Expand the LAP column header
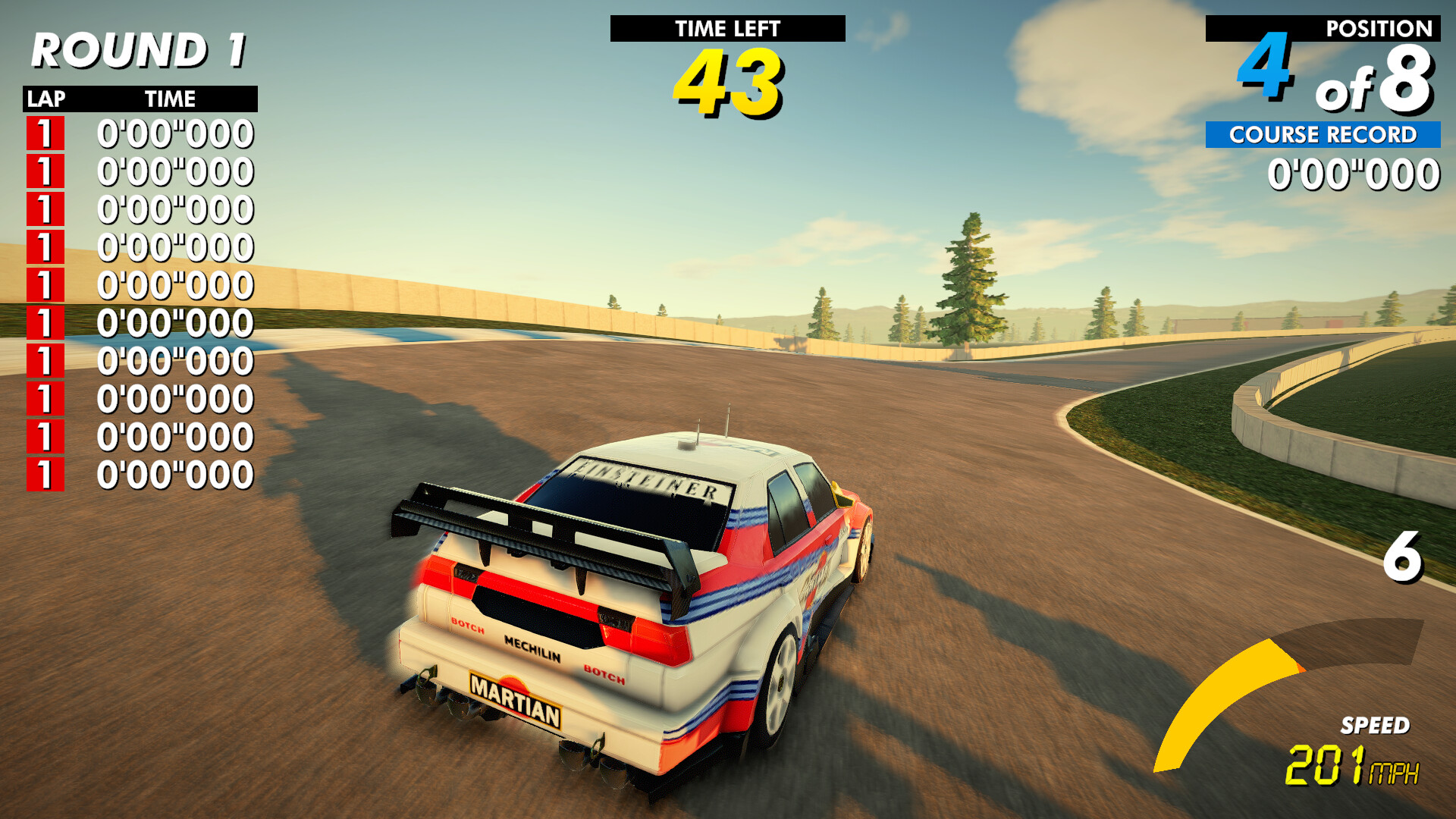Screen dimensions: 1456x819 pos(47,98)
